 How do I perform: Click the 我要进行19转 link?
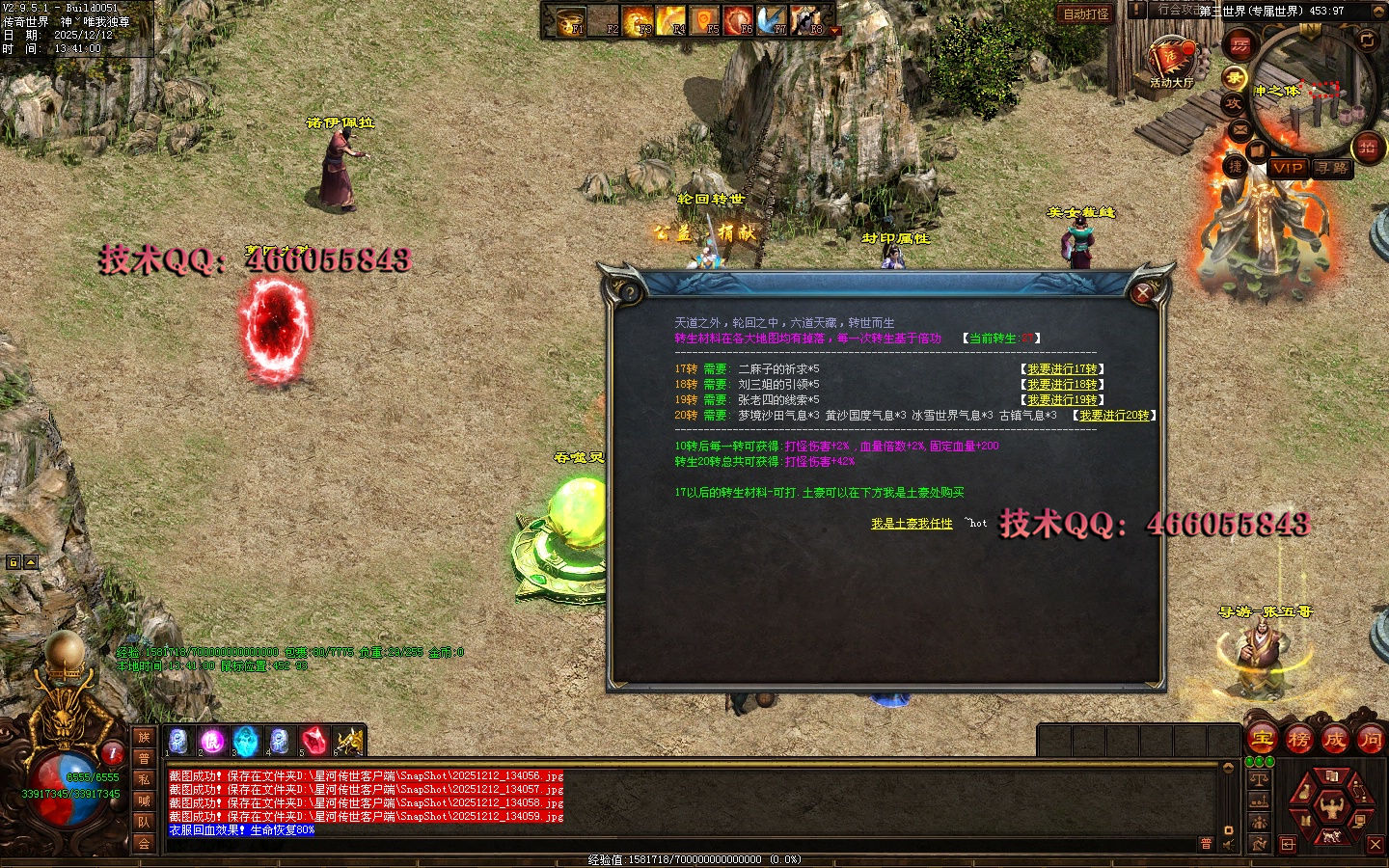tap(1061, 400)
